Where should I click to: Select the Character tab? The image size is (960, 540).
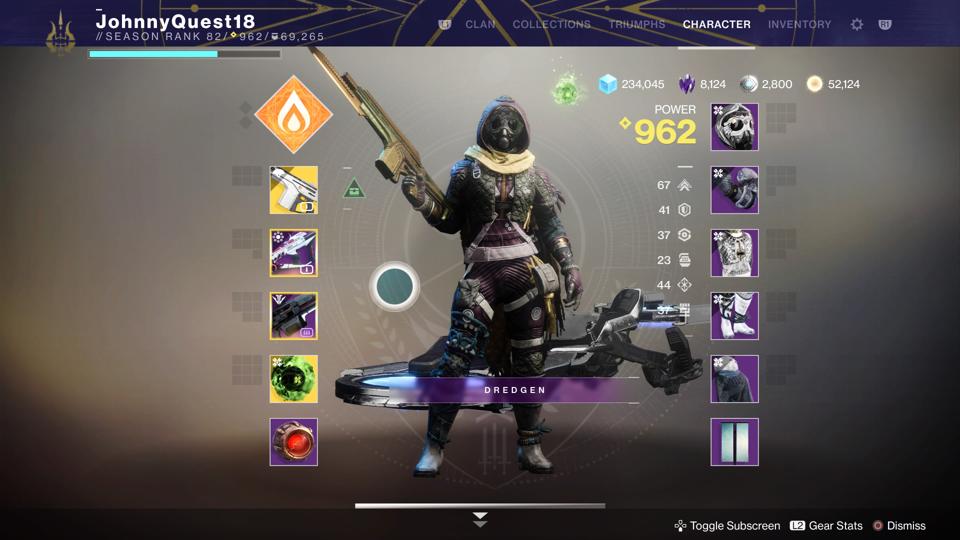click(716, 24)
